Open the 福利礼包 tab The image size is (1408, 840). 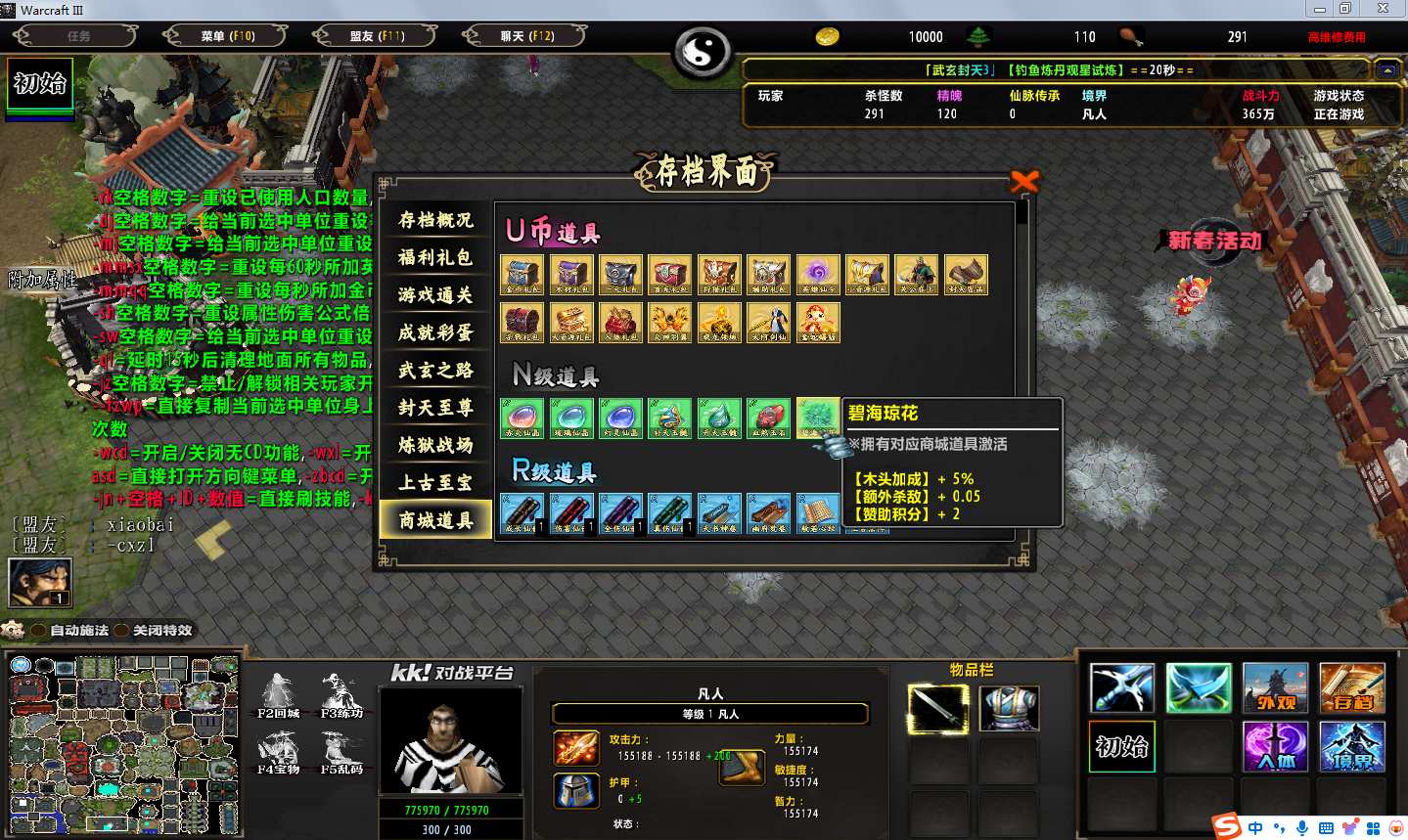(435, 257)
